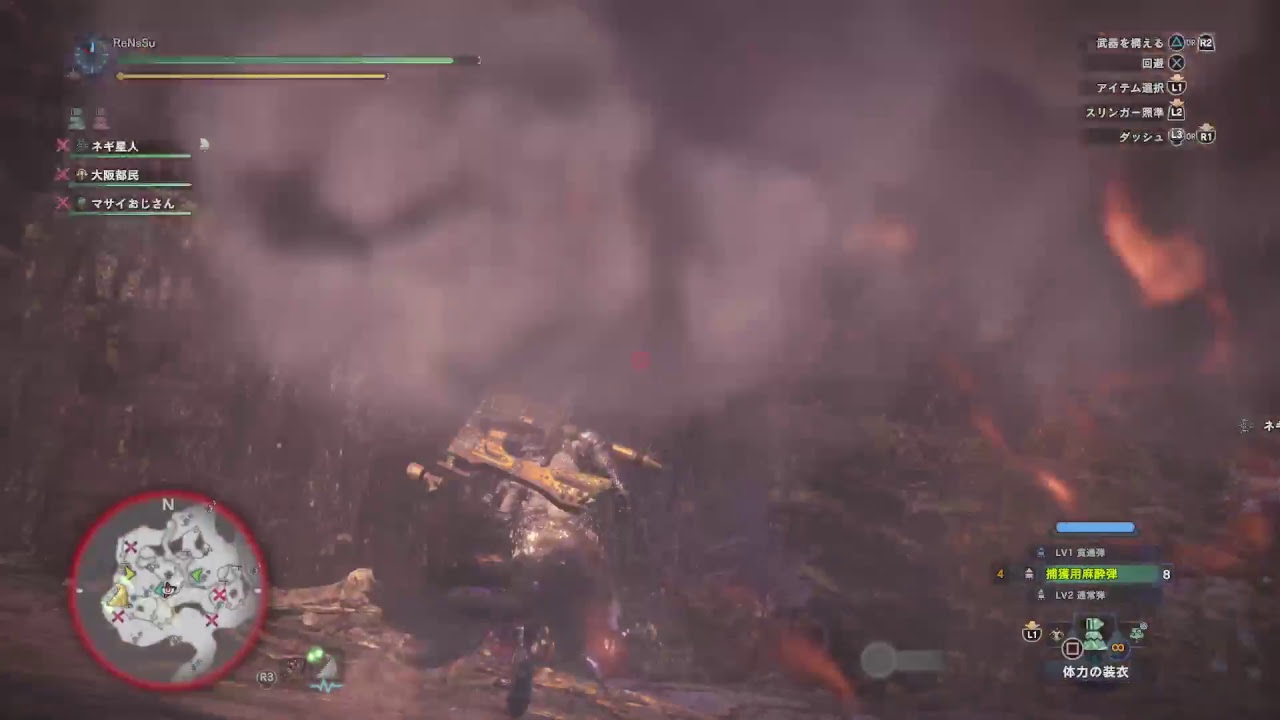Click the circle button prompt on item bar
Viewport: 1280px width, 720px height.
(x=1072, y=648)
